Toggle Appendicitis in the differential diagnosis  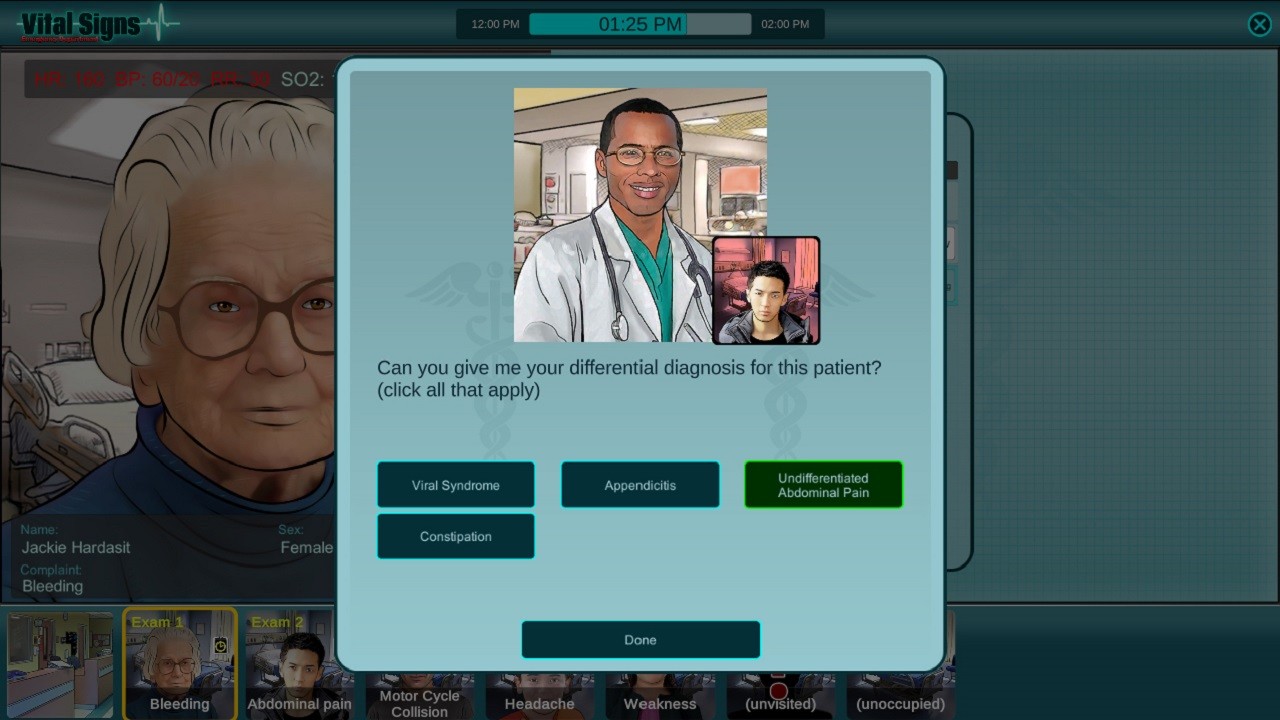pos(640,485)
